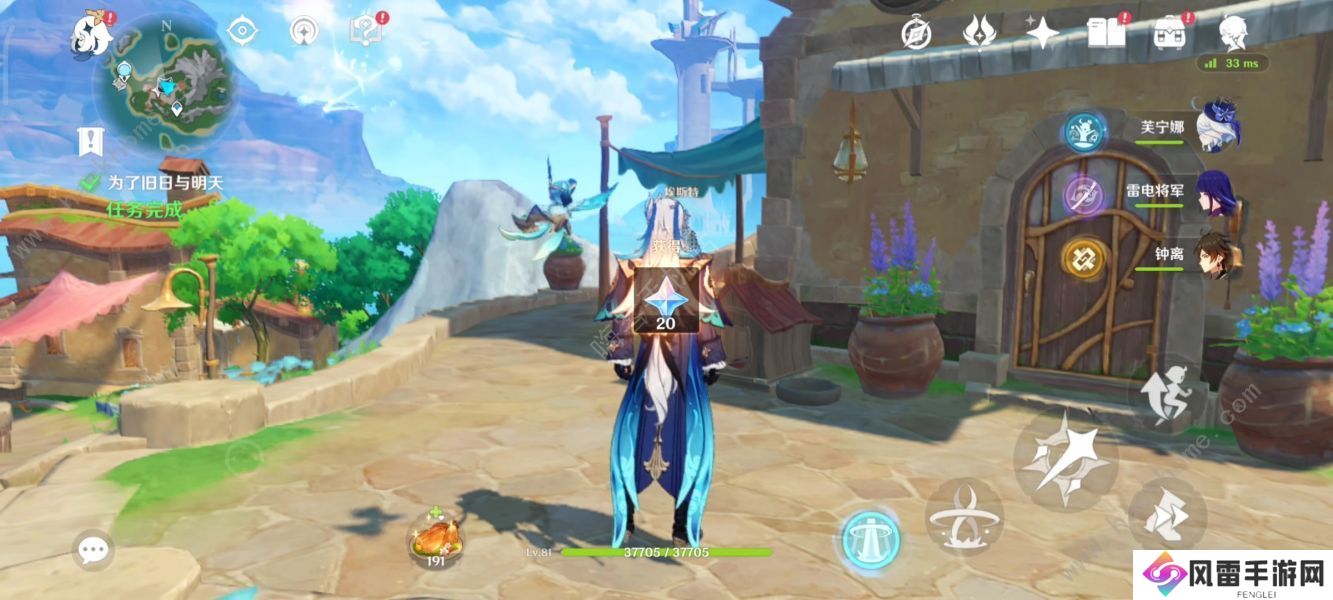Screen dimensions: 1333x600
Task: Open the Adventurer Handbook book icon
Action: tap(1105, 32)
